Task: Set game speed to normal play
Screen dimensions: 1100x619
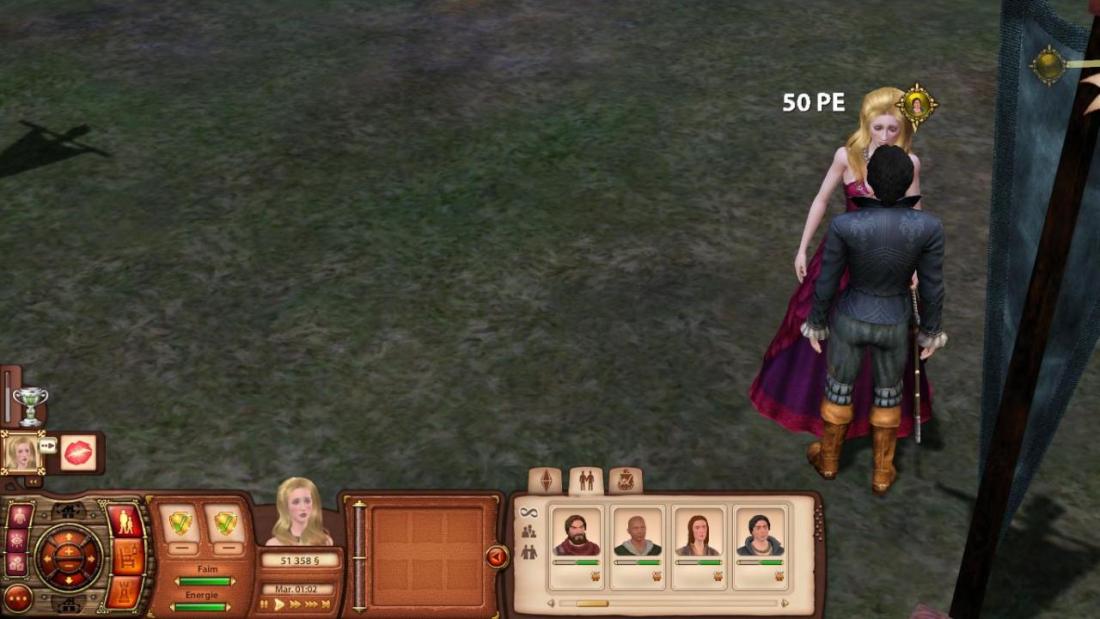Action: 280,604
